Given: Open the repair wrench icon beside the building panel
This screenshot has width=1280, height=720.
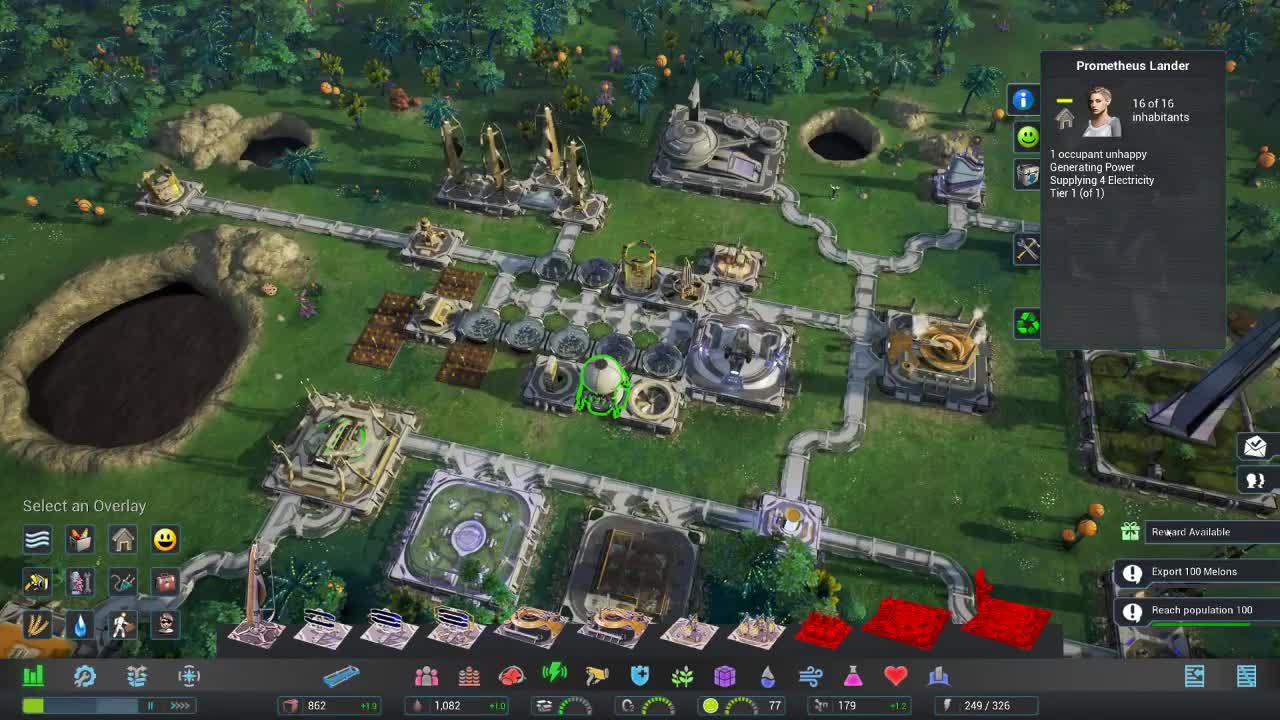Looking at the screenshot, I should pos(1026,249).
